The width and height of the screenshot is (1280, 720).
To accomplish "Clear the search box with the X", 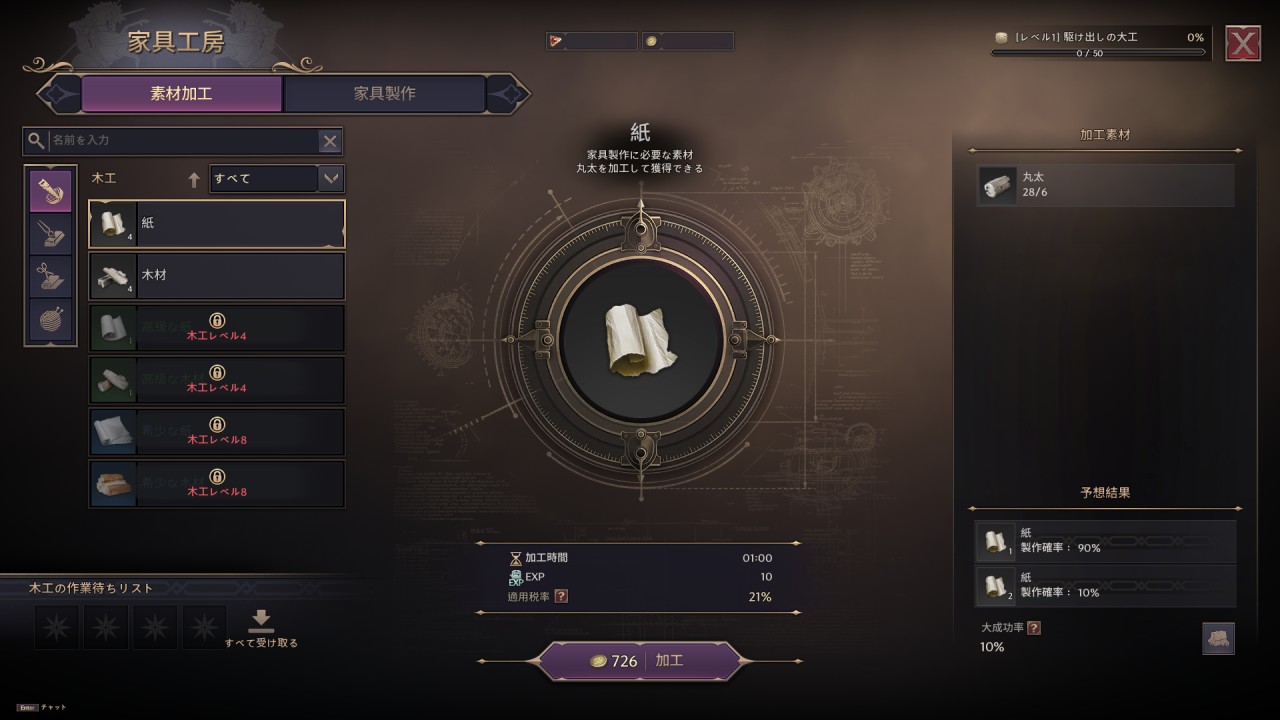I will (x=329, y=141).
